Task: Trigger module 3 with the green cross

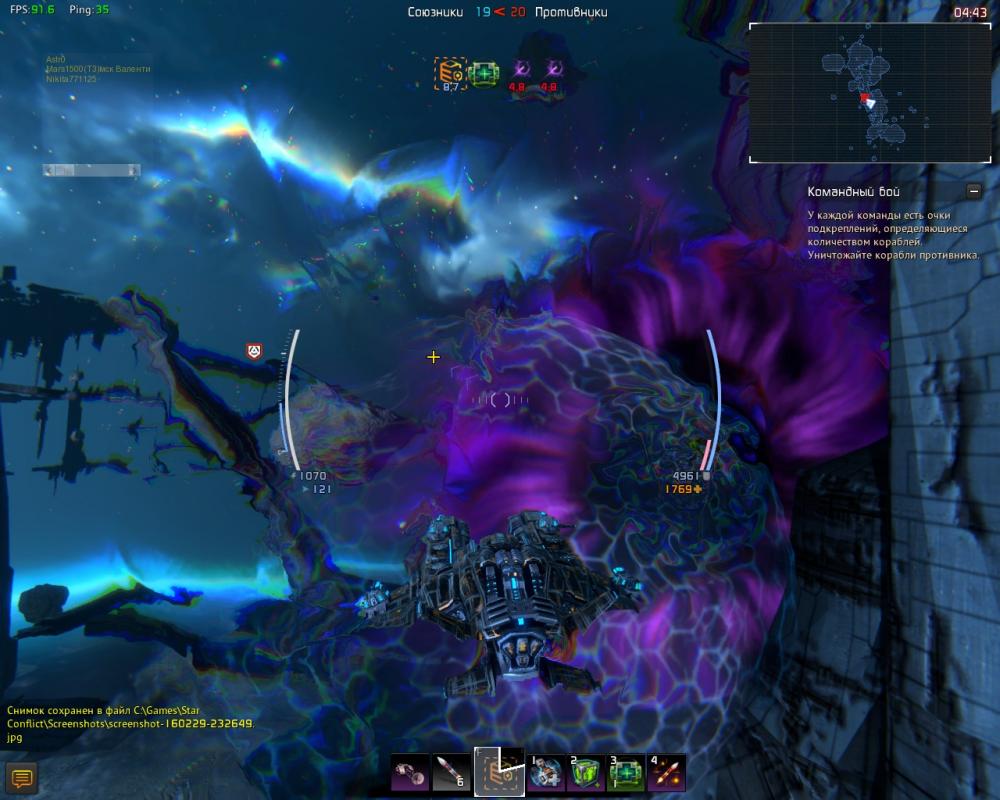Action: pyautogui.click(x=627, y=773)
